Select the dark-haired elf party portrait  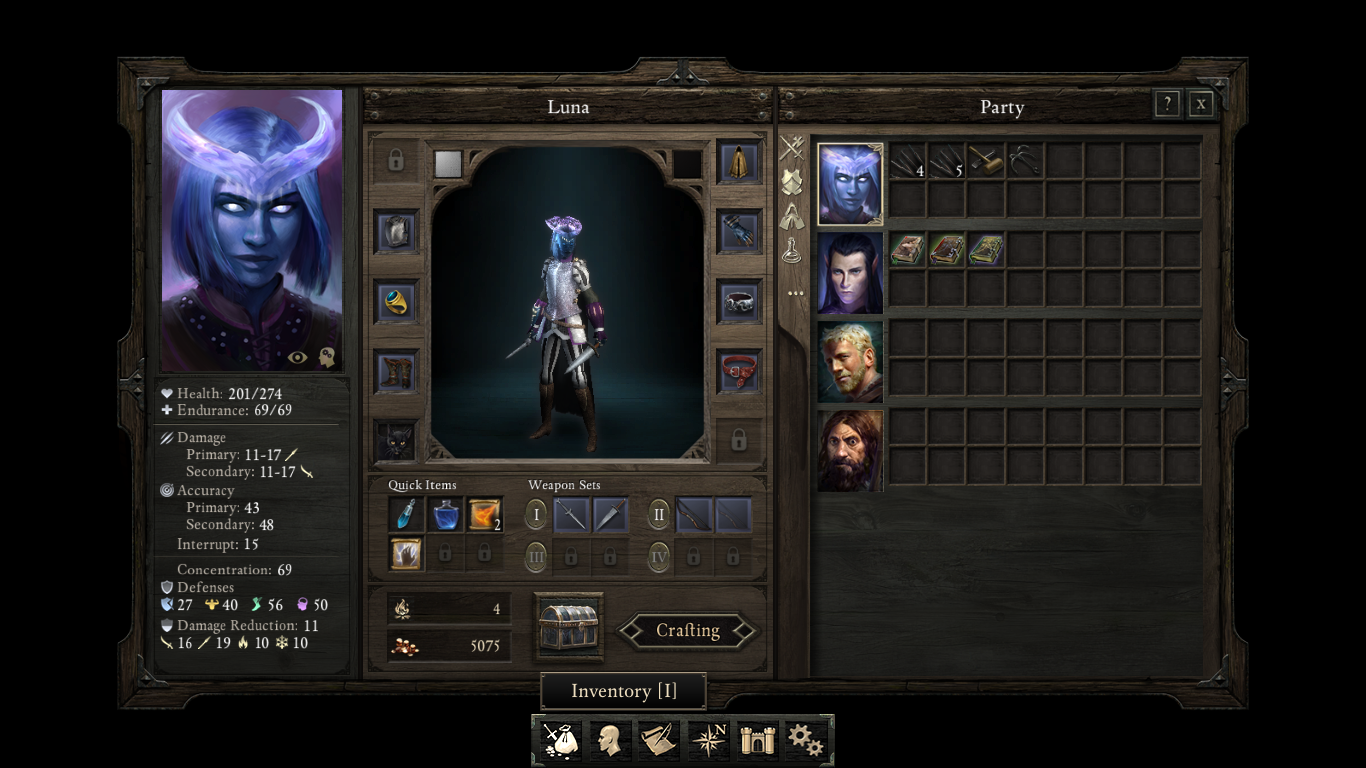pos(850,273)
